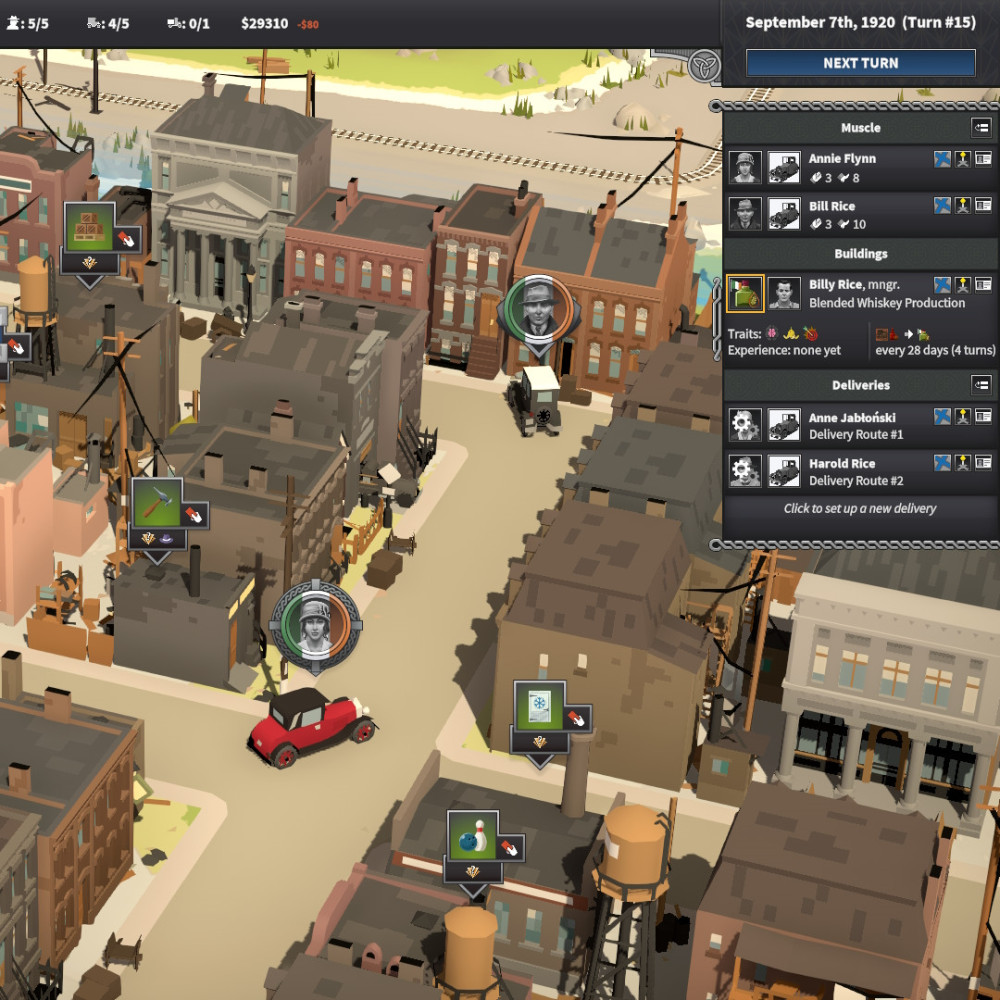Click manager Billy Rice's portrait
Viewport: 1000px width, 1000px height.
pos(784,294)
